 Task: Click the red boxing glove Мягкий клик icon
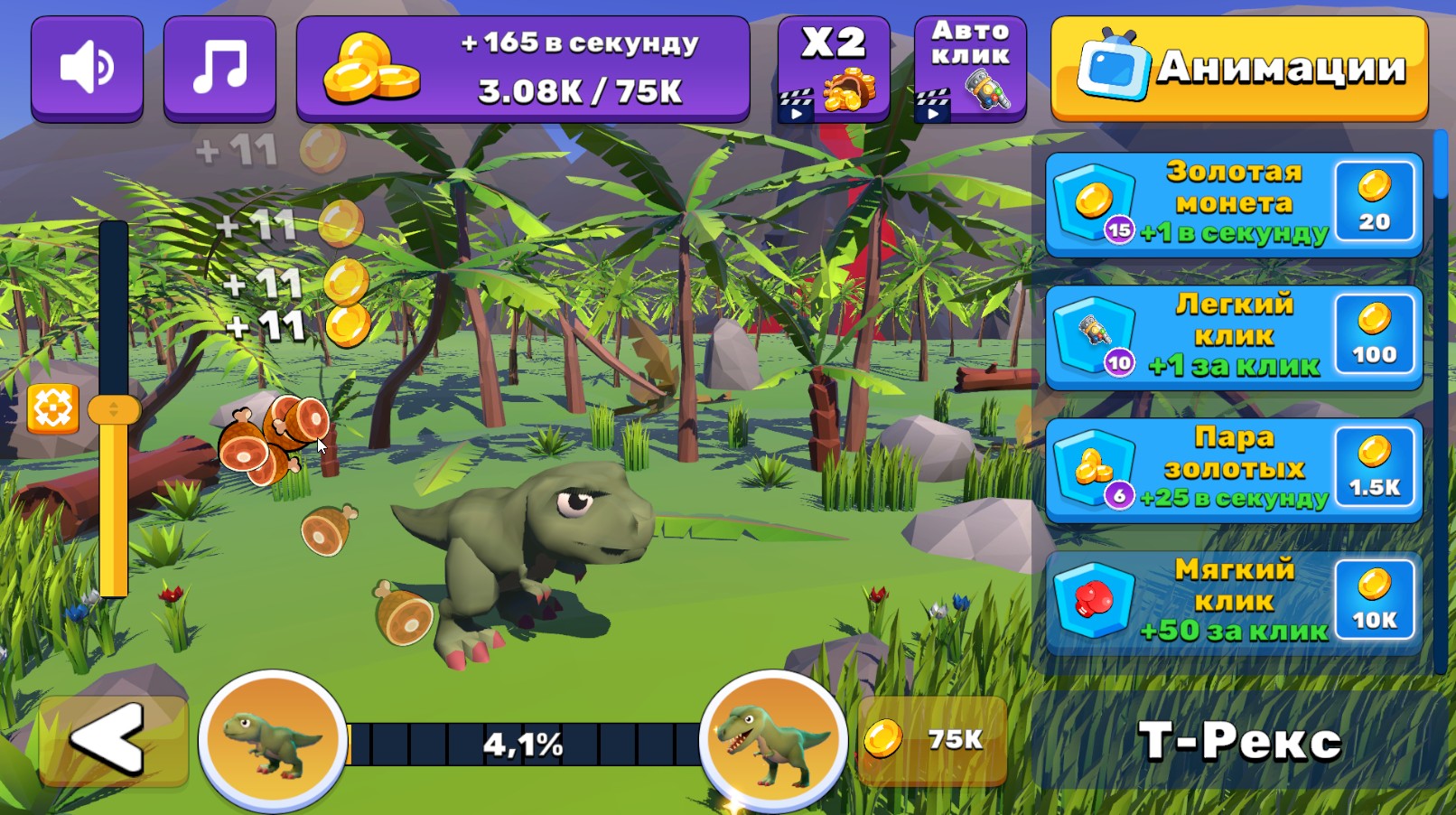(1096, 599)
